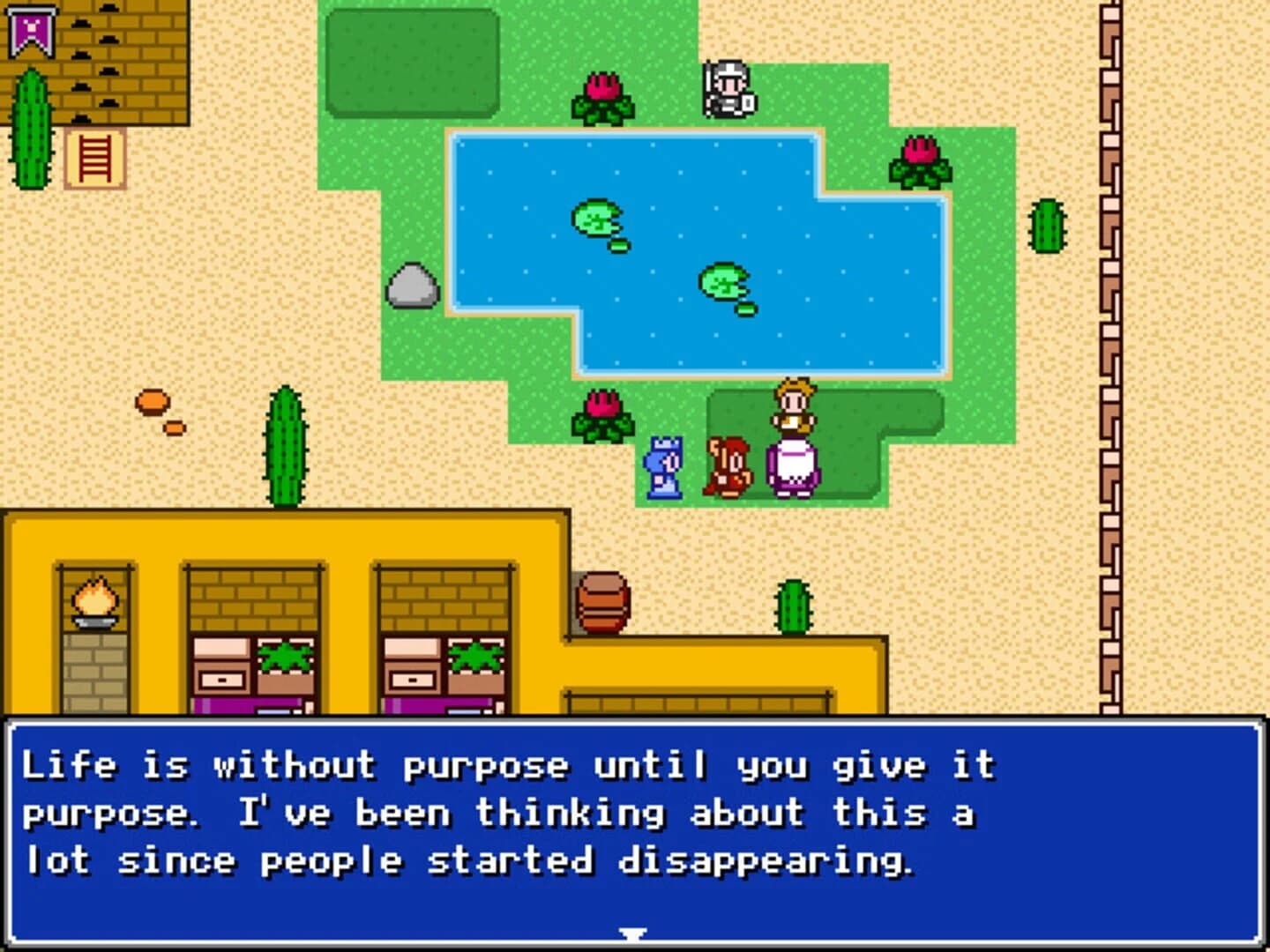Select the armored knight sprite near the pond
This screenshot has width=1270, height=952.
click(x=728, y=89)
